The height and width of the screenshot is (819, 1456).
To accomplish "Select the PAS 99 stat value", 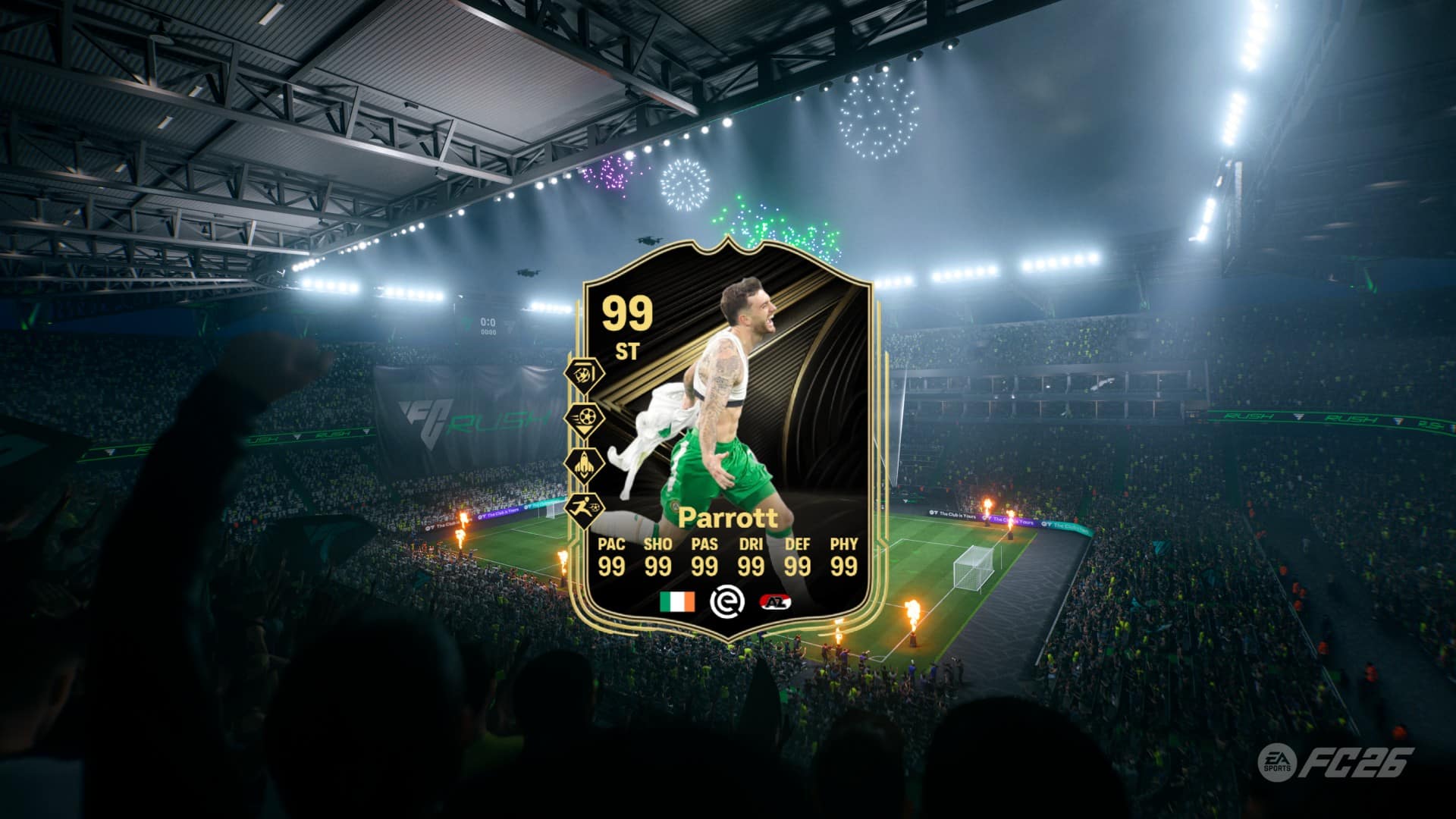I will click(704, 565).
